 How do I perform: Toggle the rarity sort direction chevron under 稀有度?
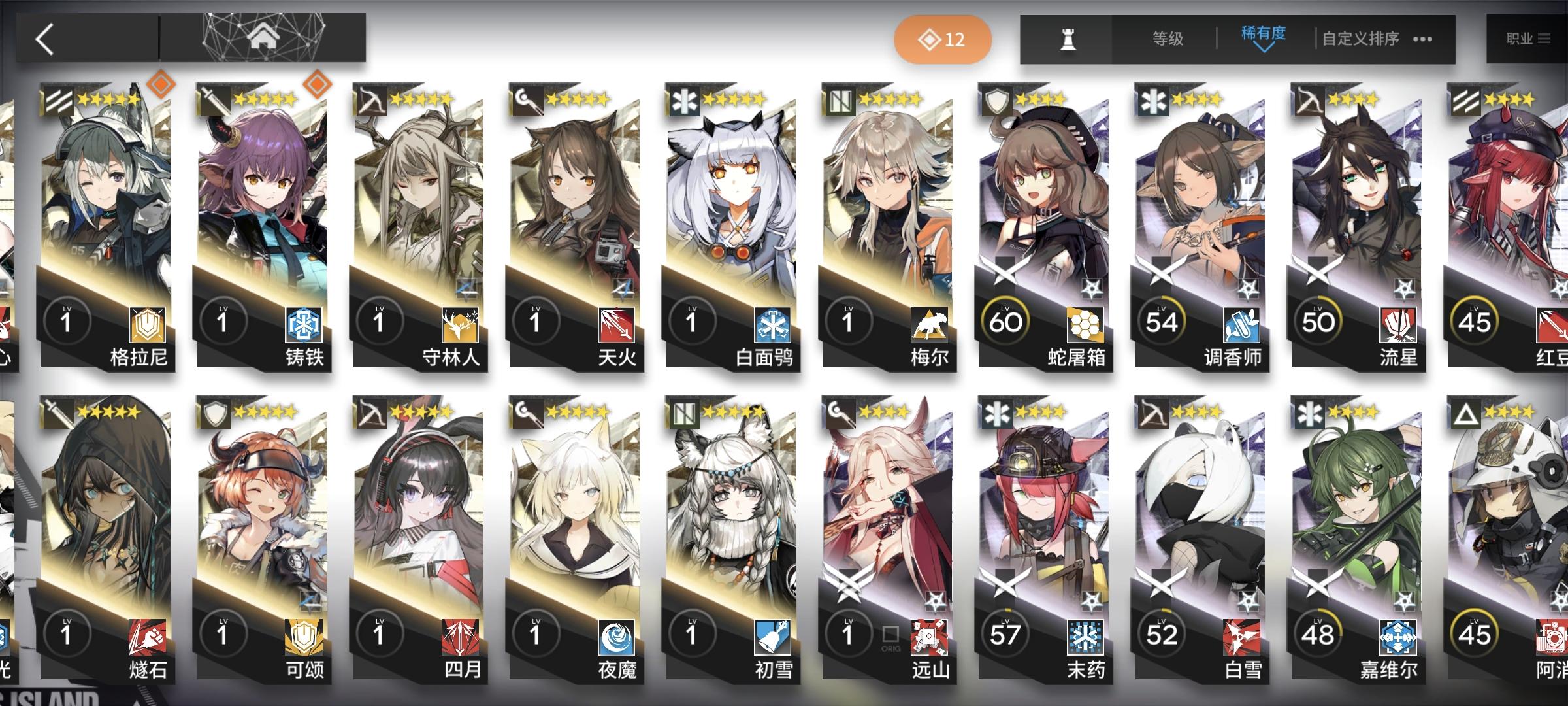[1262, 51]
